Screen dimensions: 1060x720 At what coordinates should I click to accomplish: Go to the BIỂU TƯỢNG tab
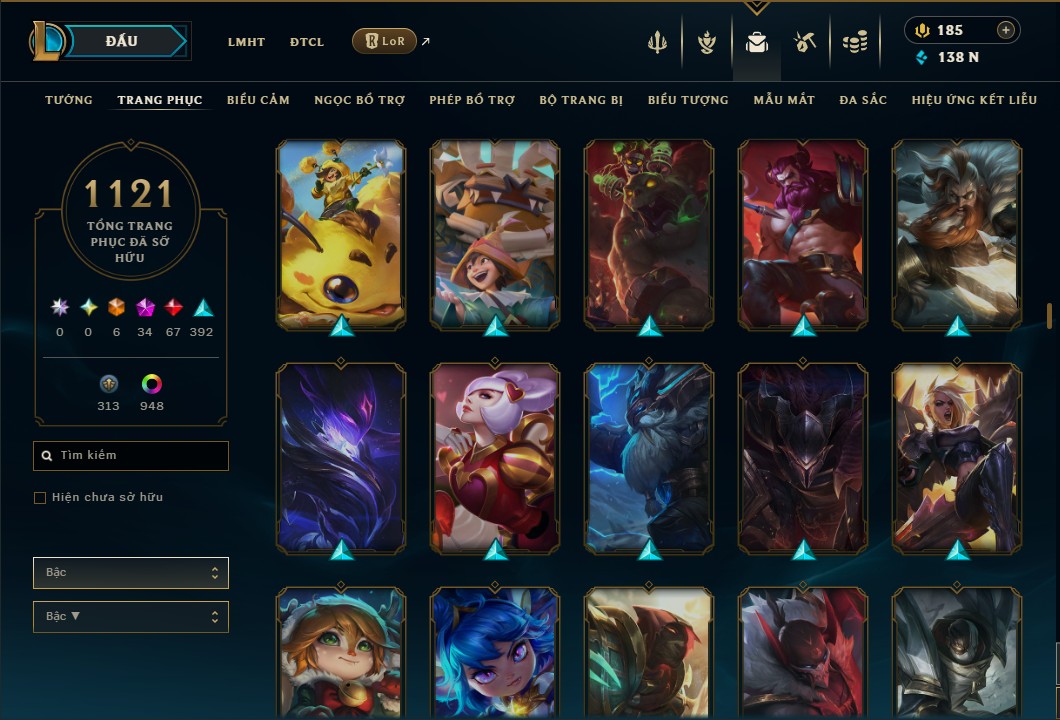point(688,100)
